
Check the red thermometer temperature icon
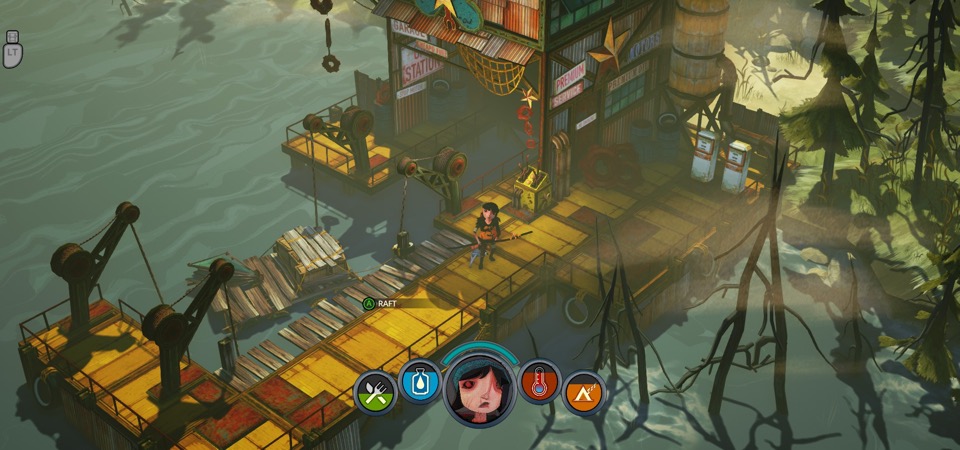[540, 381]
